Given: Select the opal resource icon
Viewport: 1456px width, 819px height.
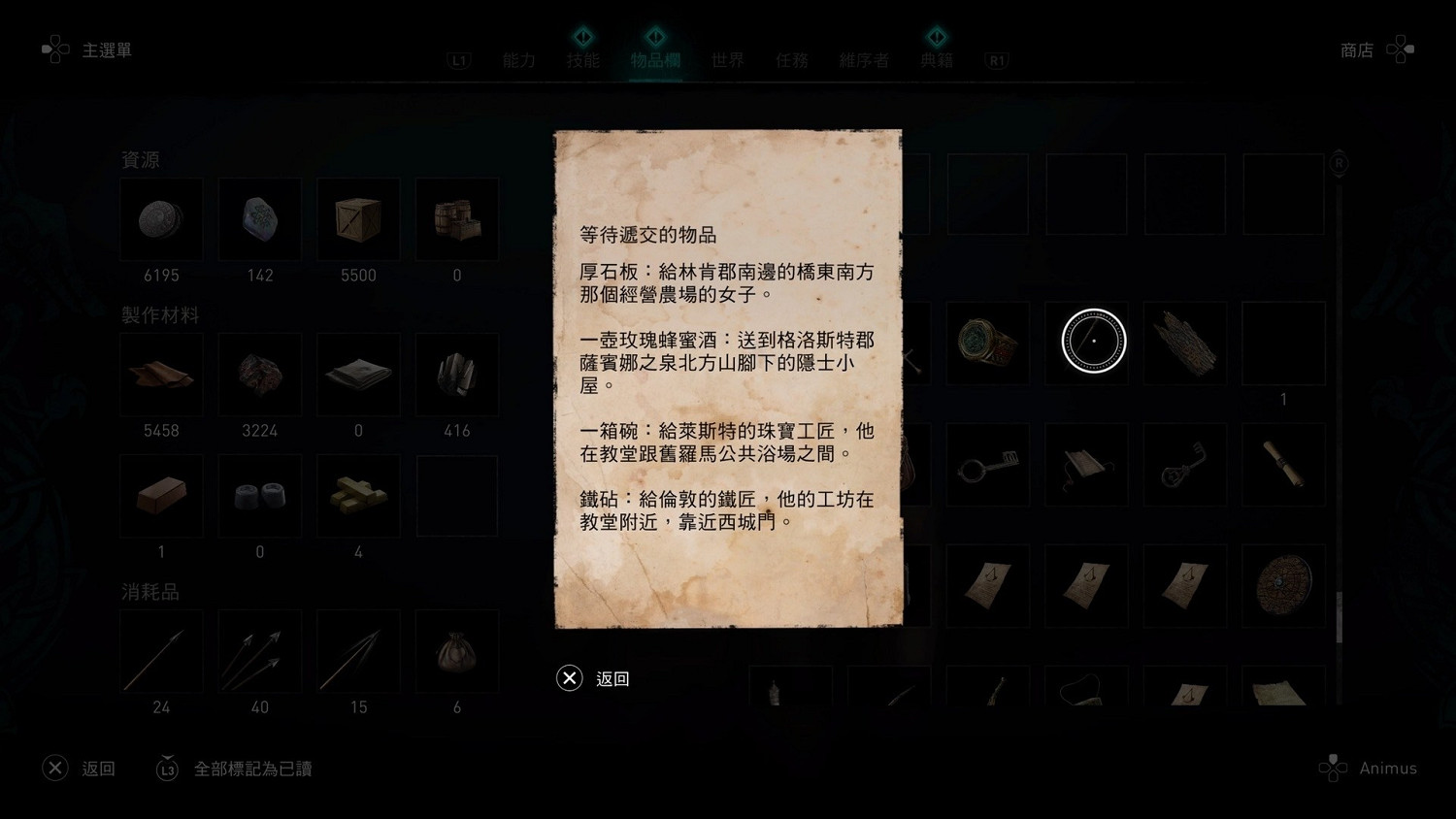Looking at the screenshot, I should click(x=259, y=219).
